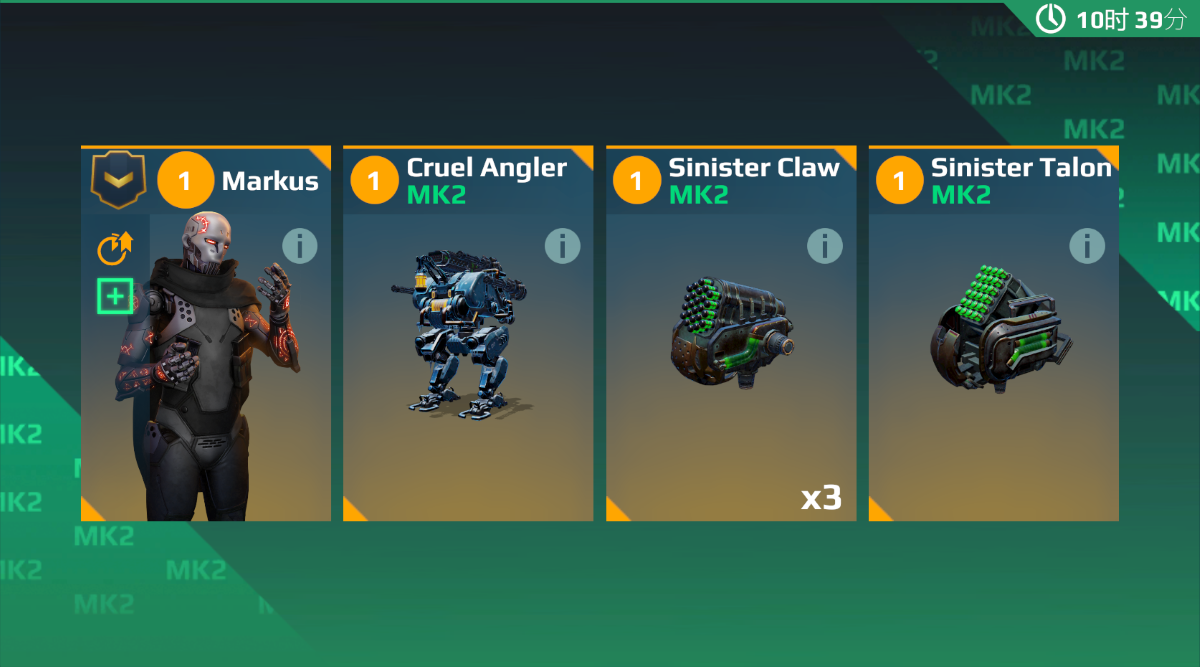Click Markus's orange cooldown upgrade icon
Viewport: 1200px width, 667px height.
click(115, 248)
